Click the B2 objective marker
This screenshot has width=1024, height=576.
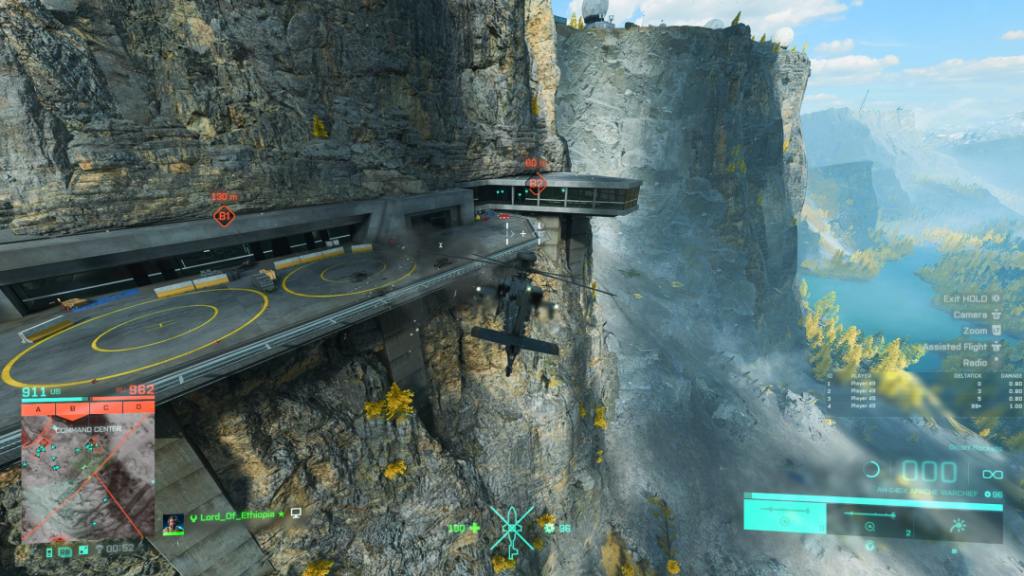pos(536,183)
